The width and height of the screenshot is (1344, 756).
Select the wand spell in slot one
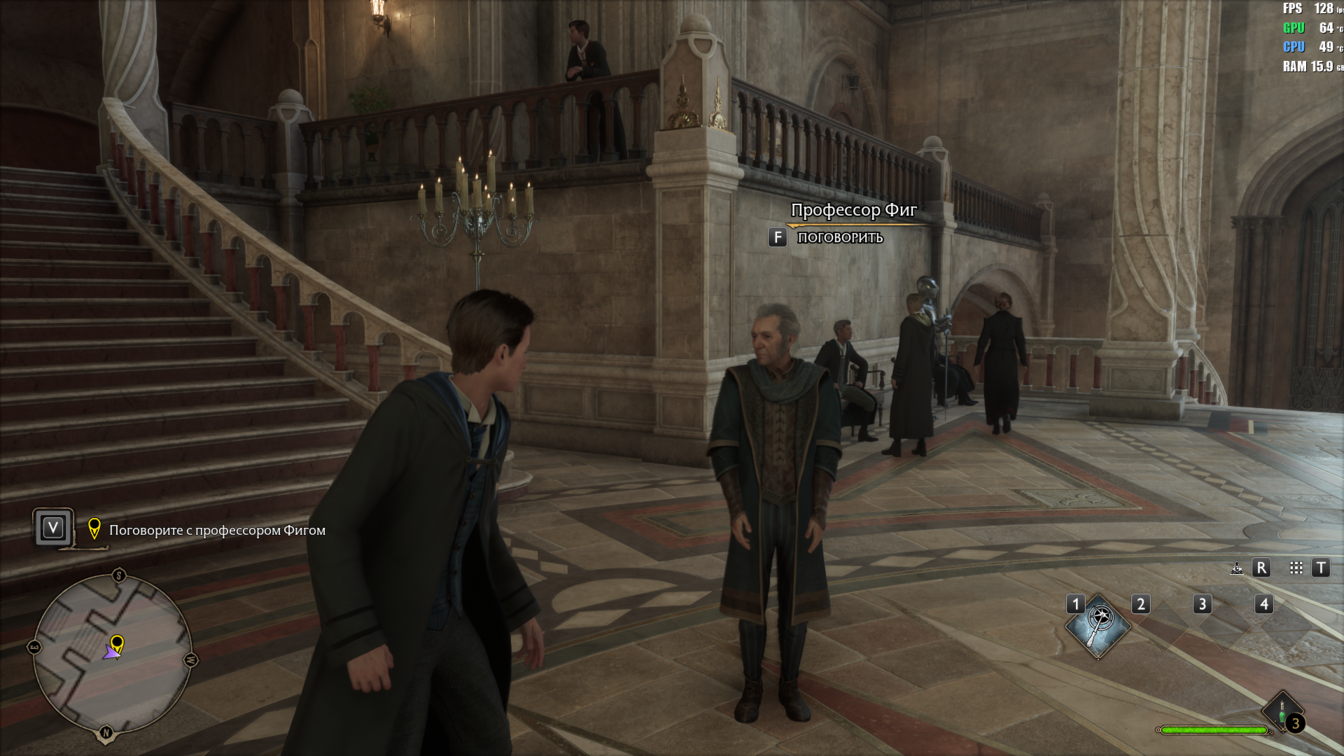1097,626
